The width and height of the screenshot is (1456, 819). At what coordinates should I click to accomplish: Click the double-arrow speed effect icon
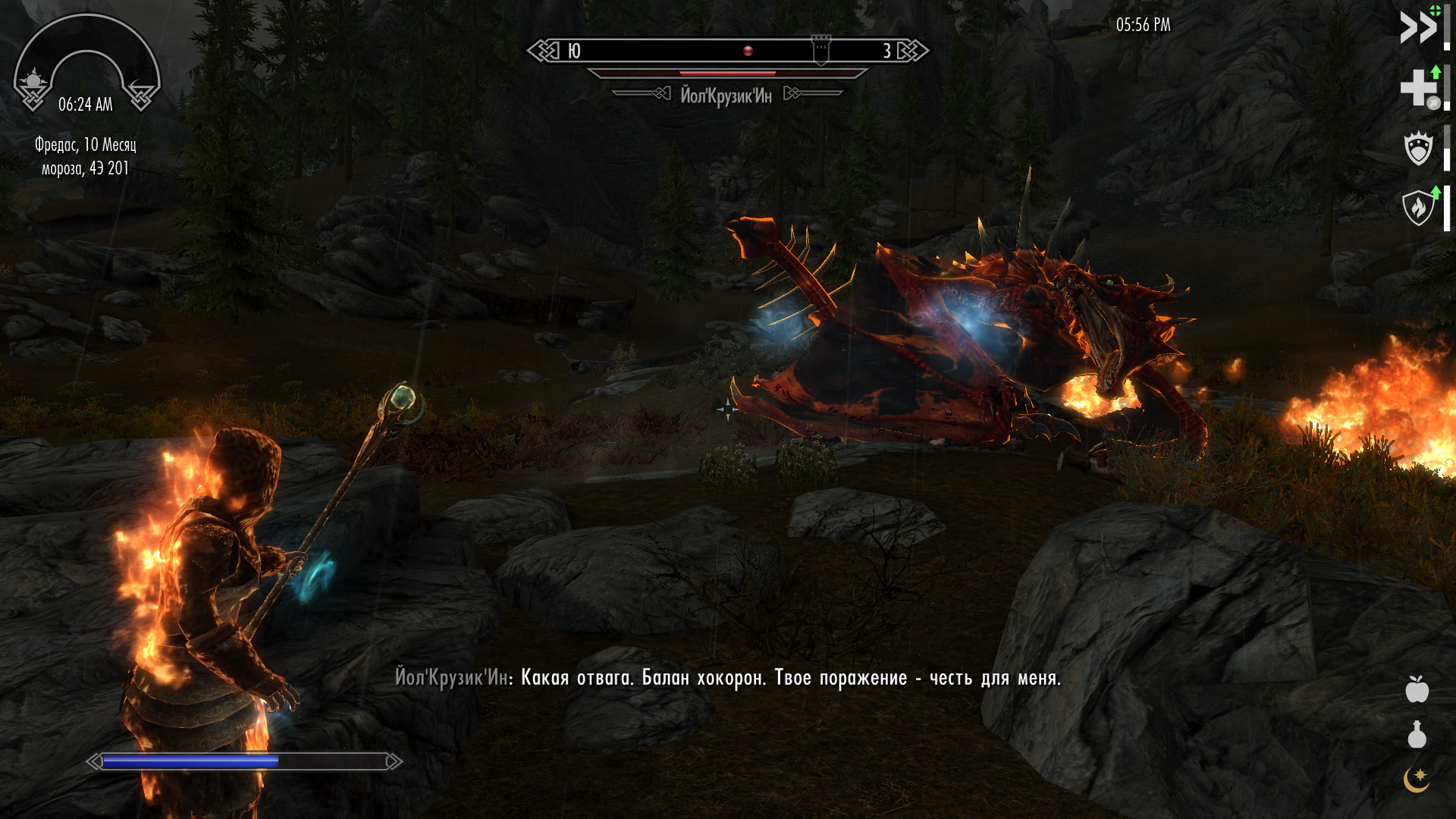1418,28
